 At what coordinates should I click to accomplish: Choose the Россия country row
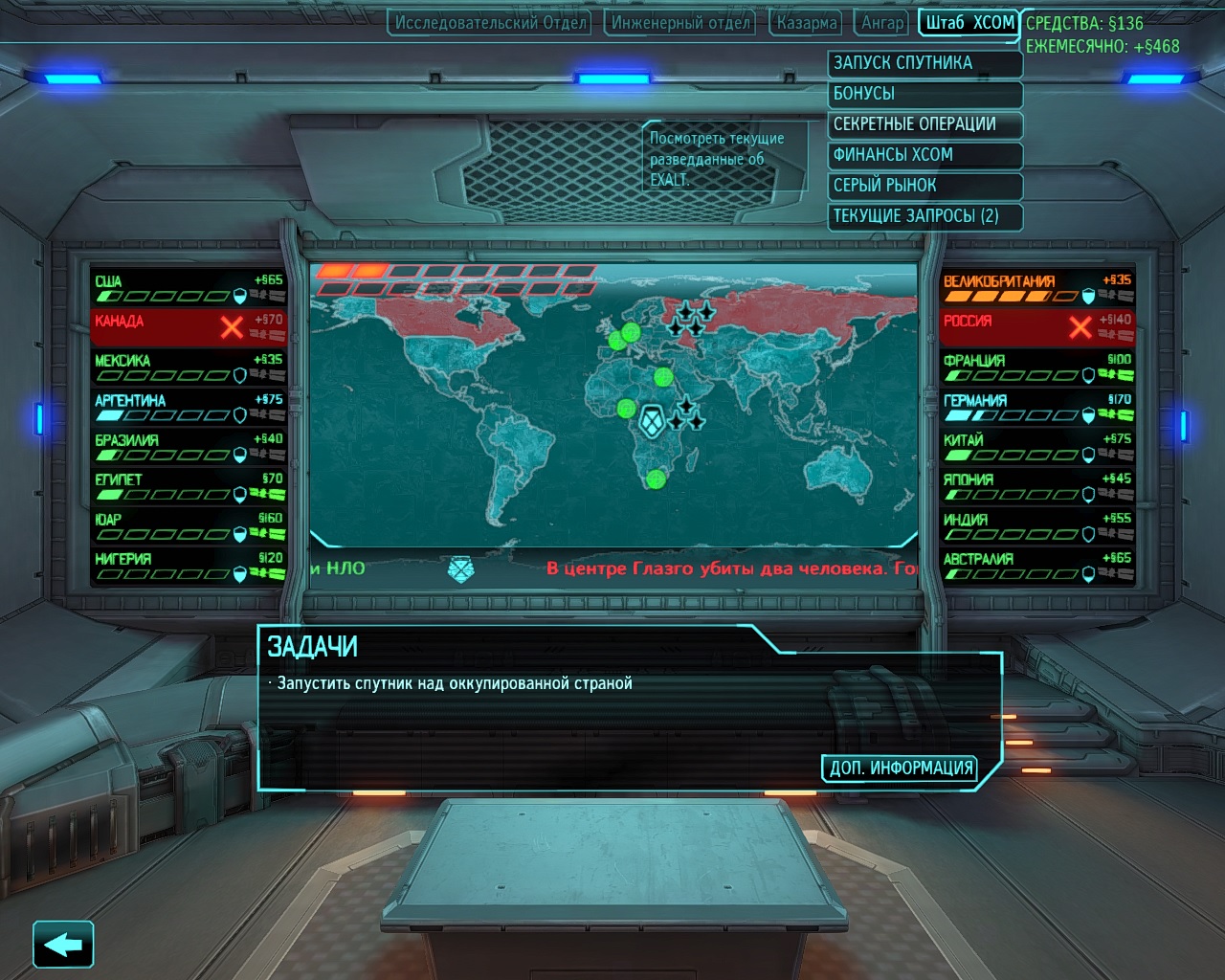[1037, 326]
